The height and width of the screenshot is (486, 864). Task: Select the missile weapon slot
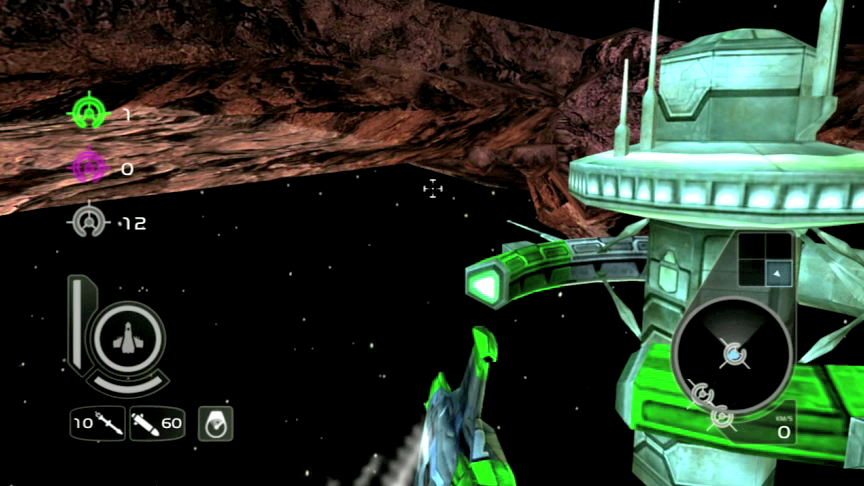point(98,423)
